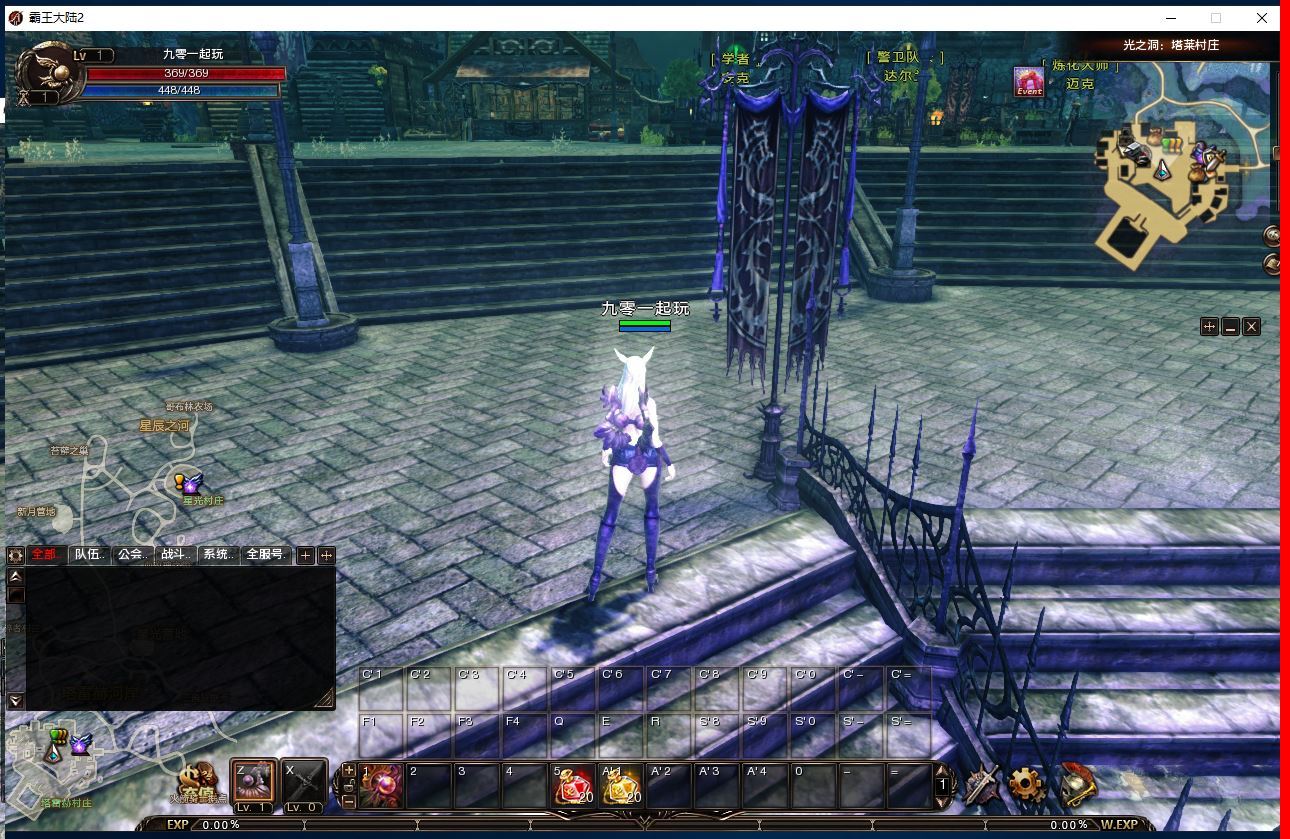
Task: Select the X sword slot Lv. 0
Action: [x=303, y=783]
